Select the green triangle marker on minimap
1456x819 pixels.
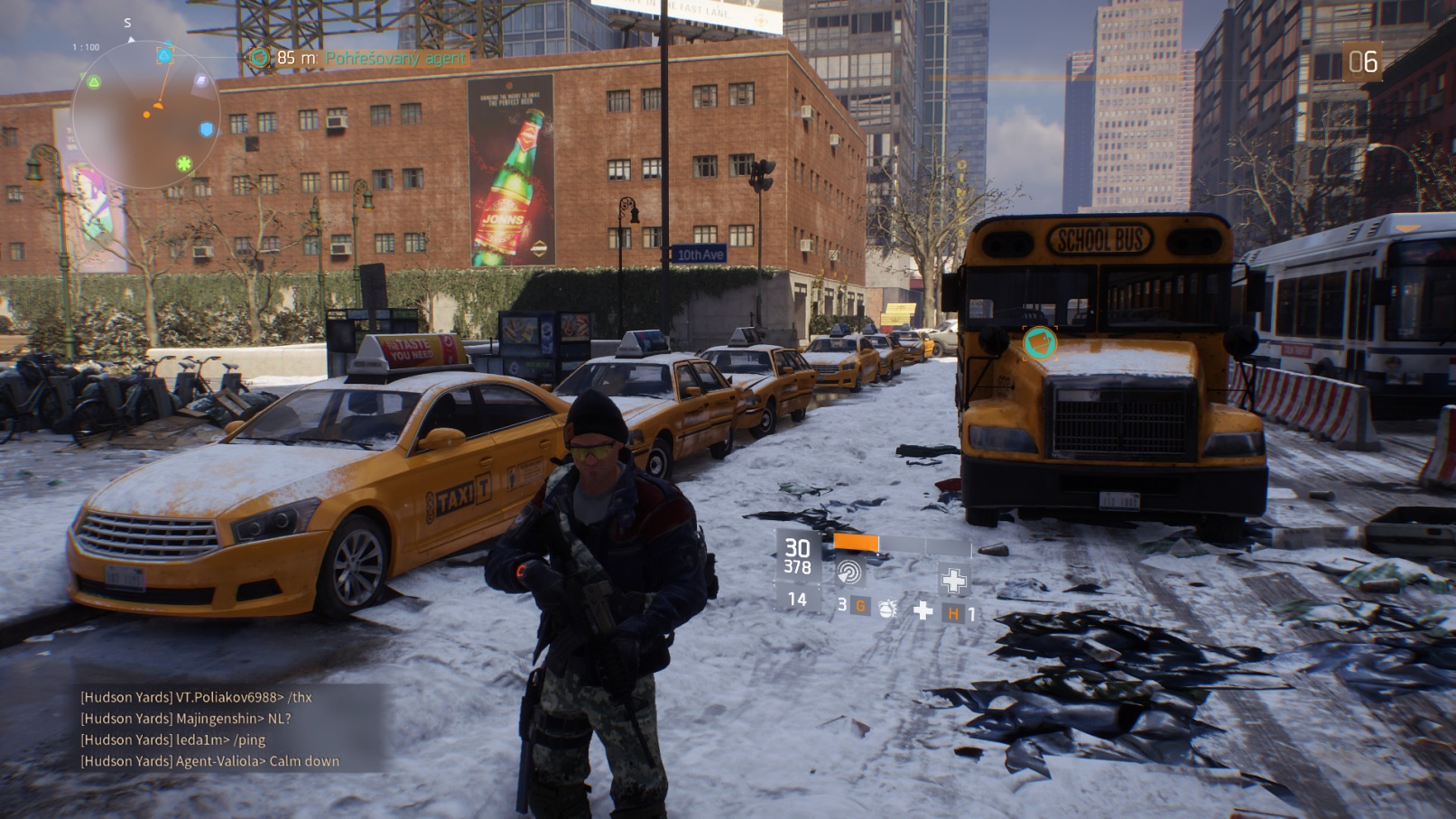coord(94,83)
